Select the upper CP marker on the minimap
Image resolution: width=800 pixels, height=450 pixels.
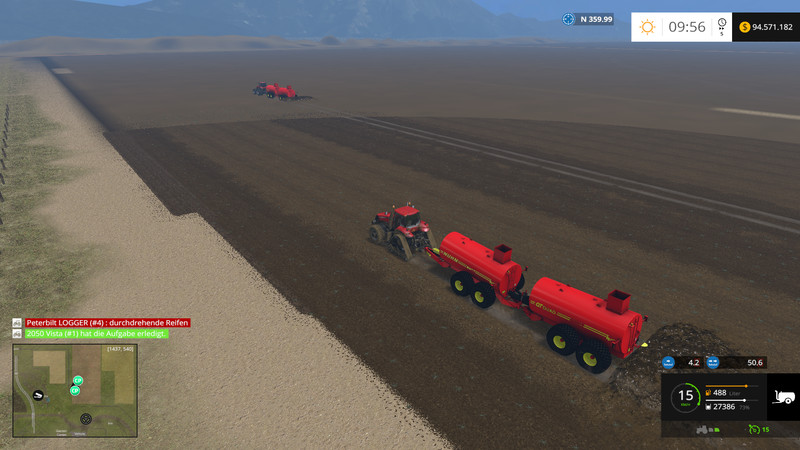coord(78,380)
